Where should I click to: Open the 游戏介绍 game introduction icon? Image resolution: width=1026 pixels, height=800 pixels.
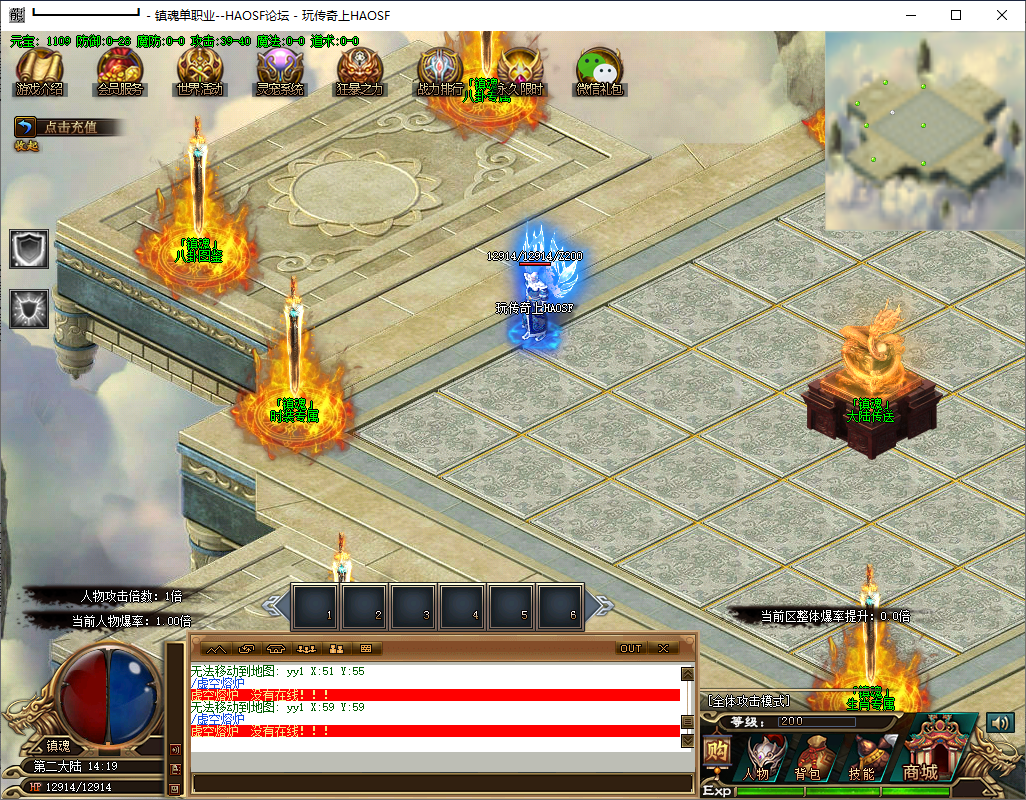coord(39,71)
